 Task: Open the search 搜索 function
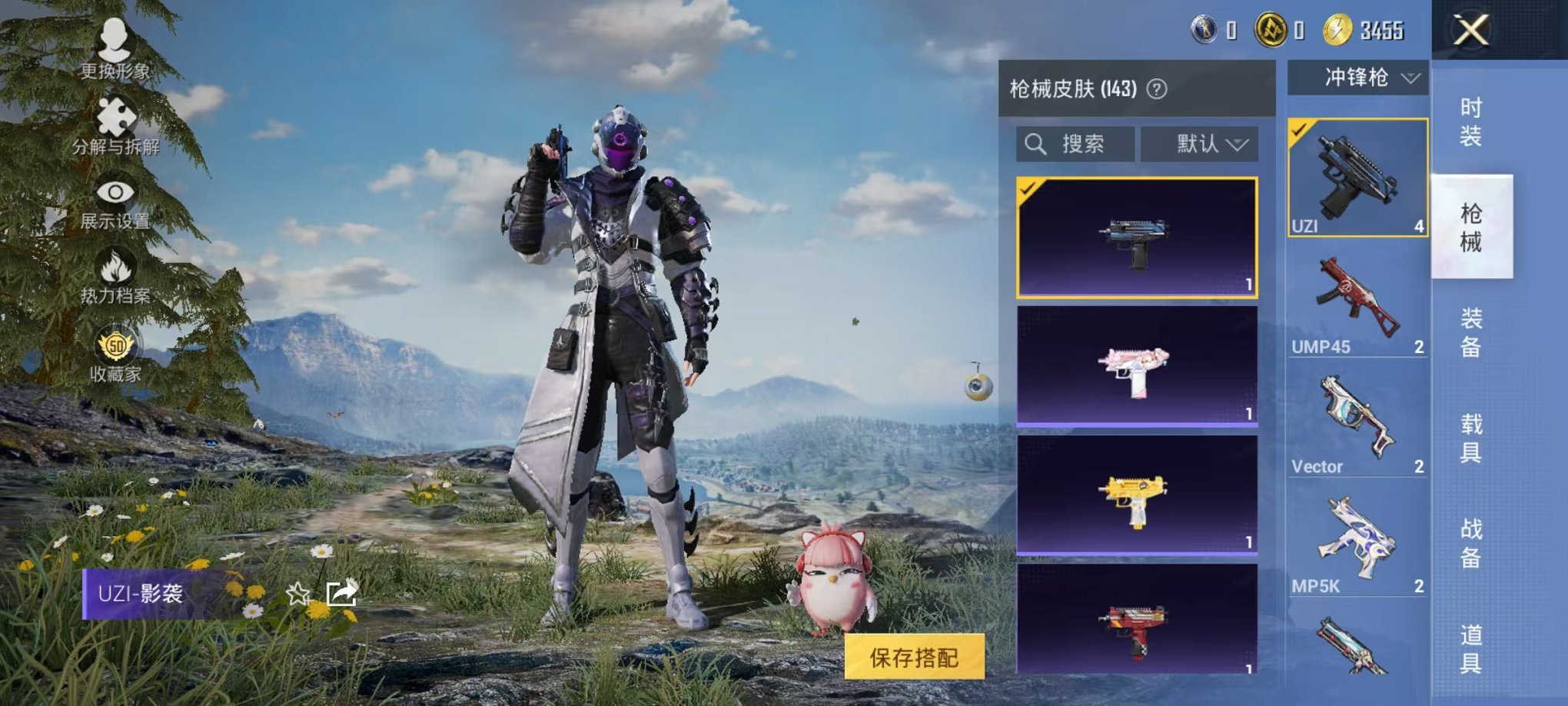tap(1078, 145)
